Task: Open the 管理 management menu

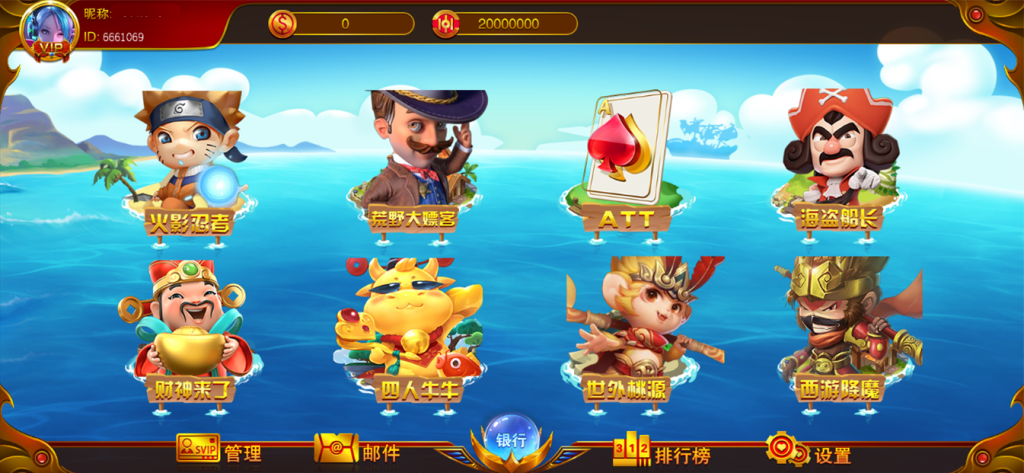Action: [220, 452]
